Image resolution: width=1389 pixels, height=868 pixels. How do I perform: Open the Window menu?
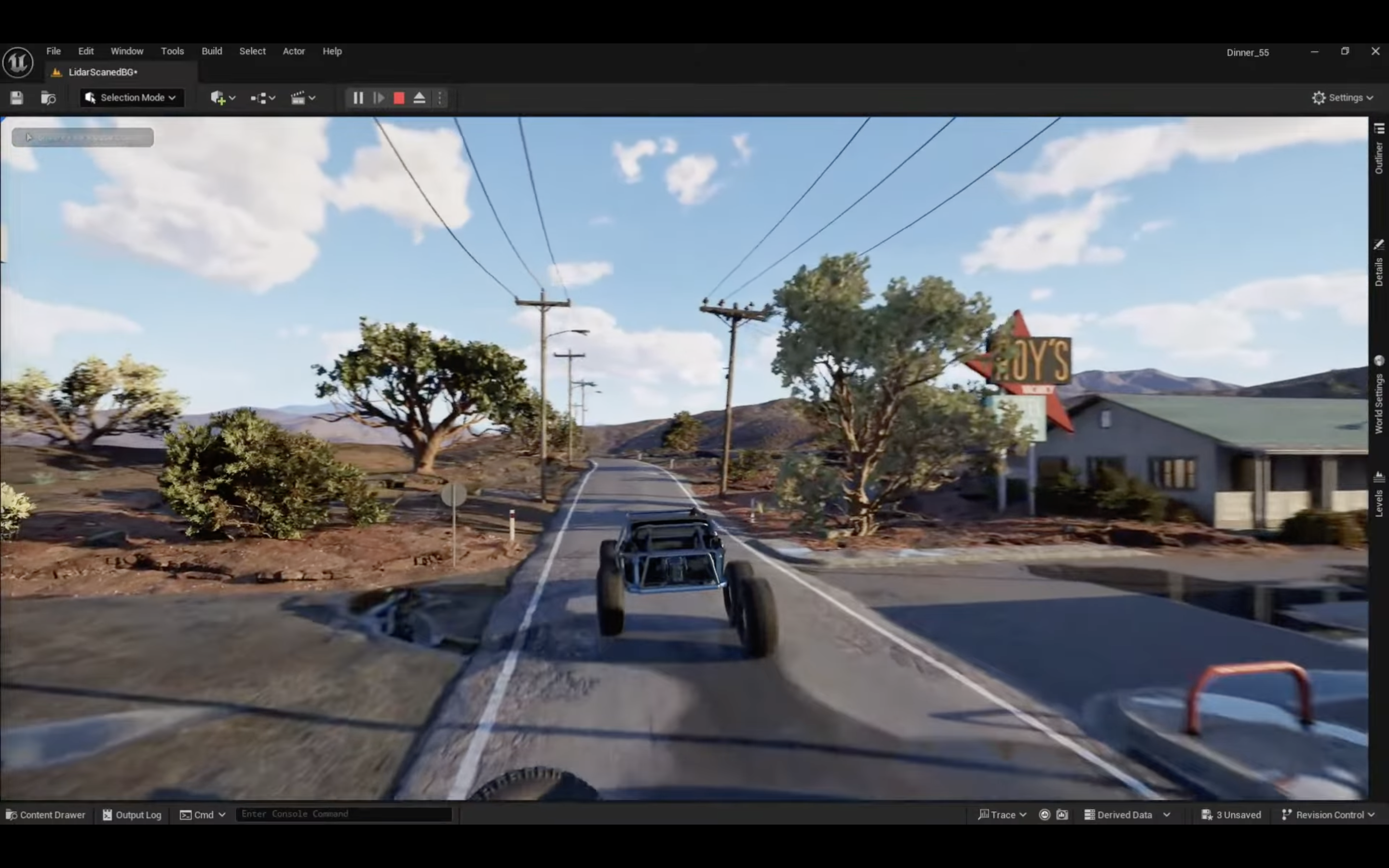click(x=127, y=51)
